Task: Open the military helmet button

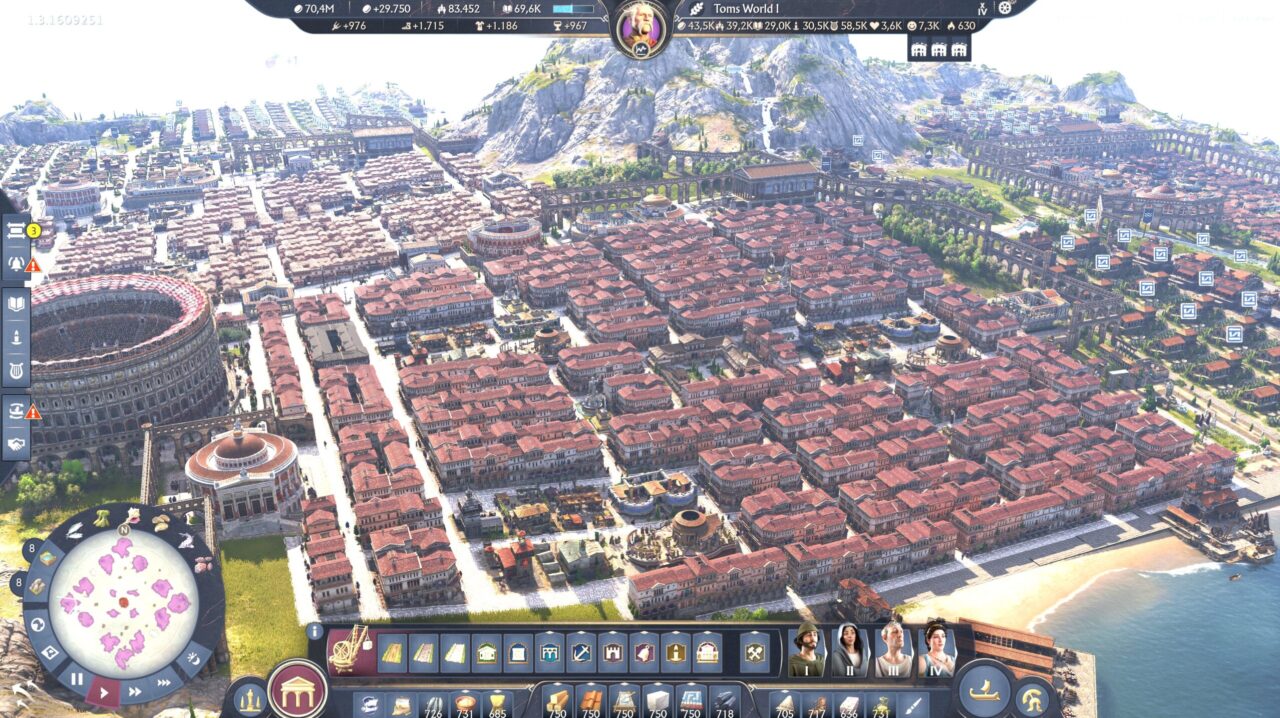Action: pos(1033,698)
